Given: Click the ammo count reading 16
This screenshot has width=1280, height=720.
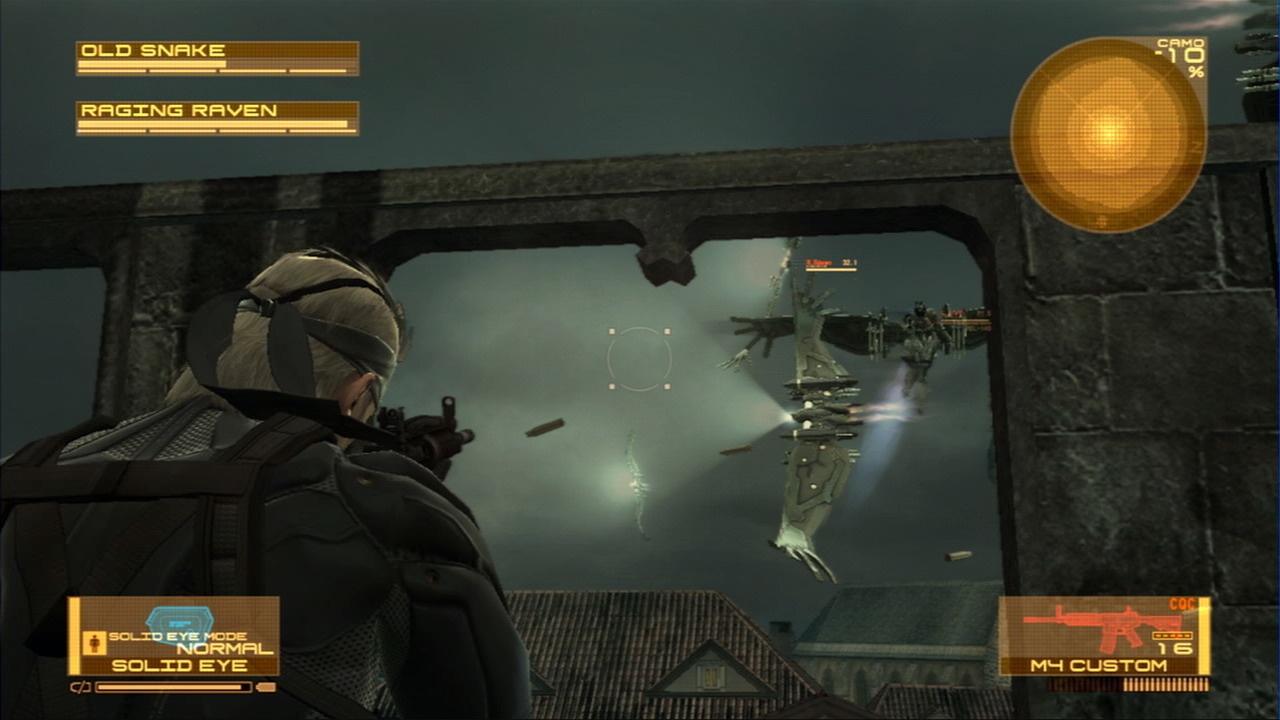Looking at the screenshot, I should (1178, 648).
